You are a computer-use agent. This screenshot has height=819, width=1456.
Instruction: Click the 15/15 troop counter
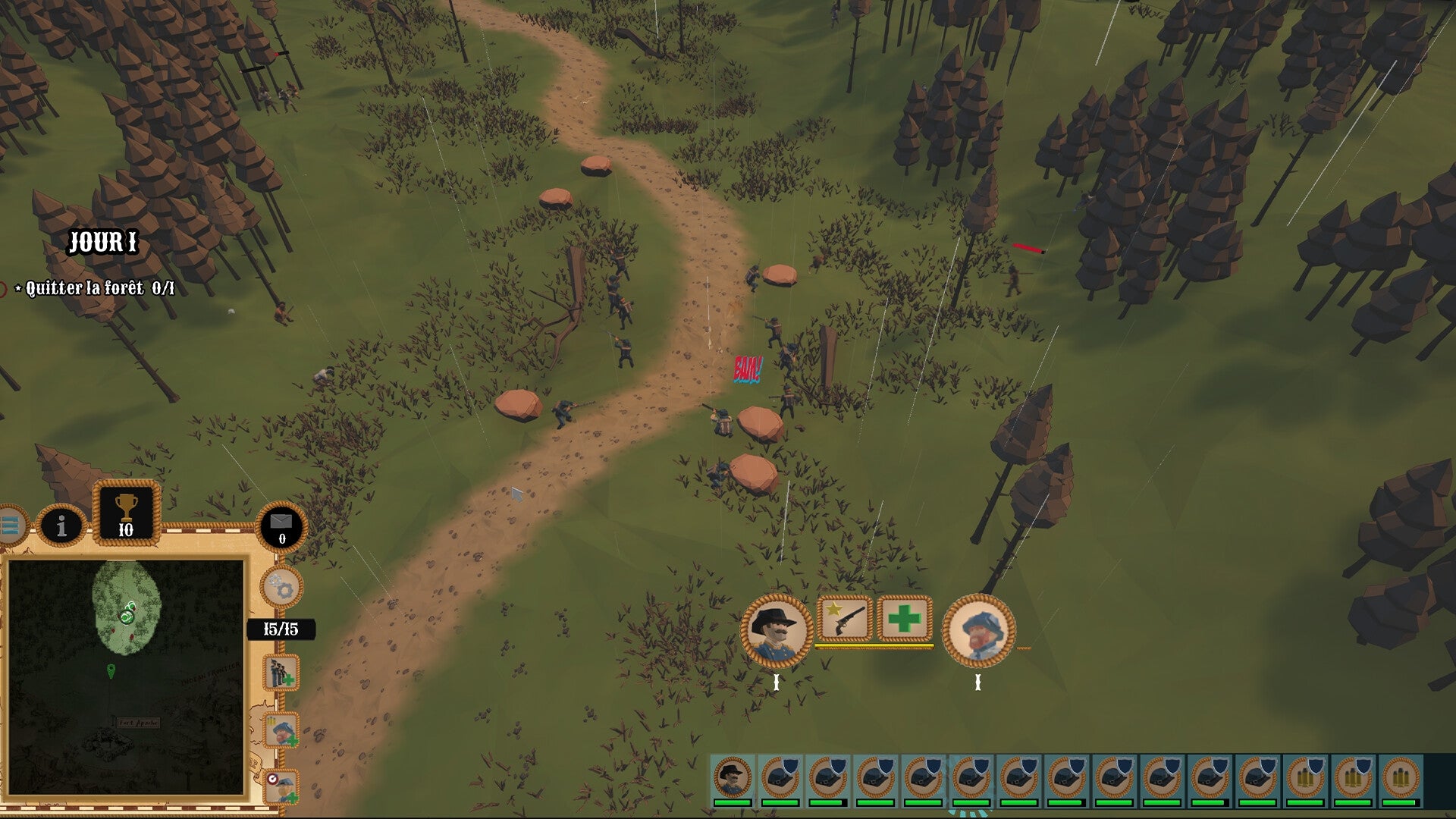coord(281,628)
